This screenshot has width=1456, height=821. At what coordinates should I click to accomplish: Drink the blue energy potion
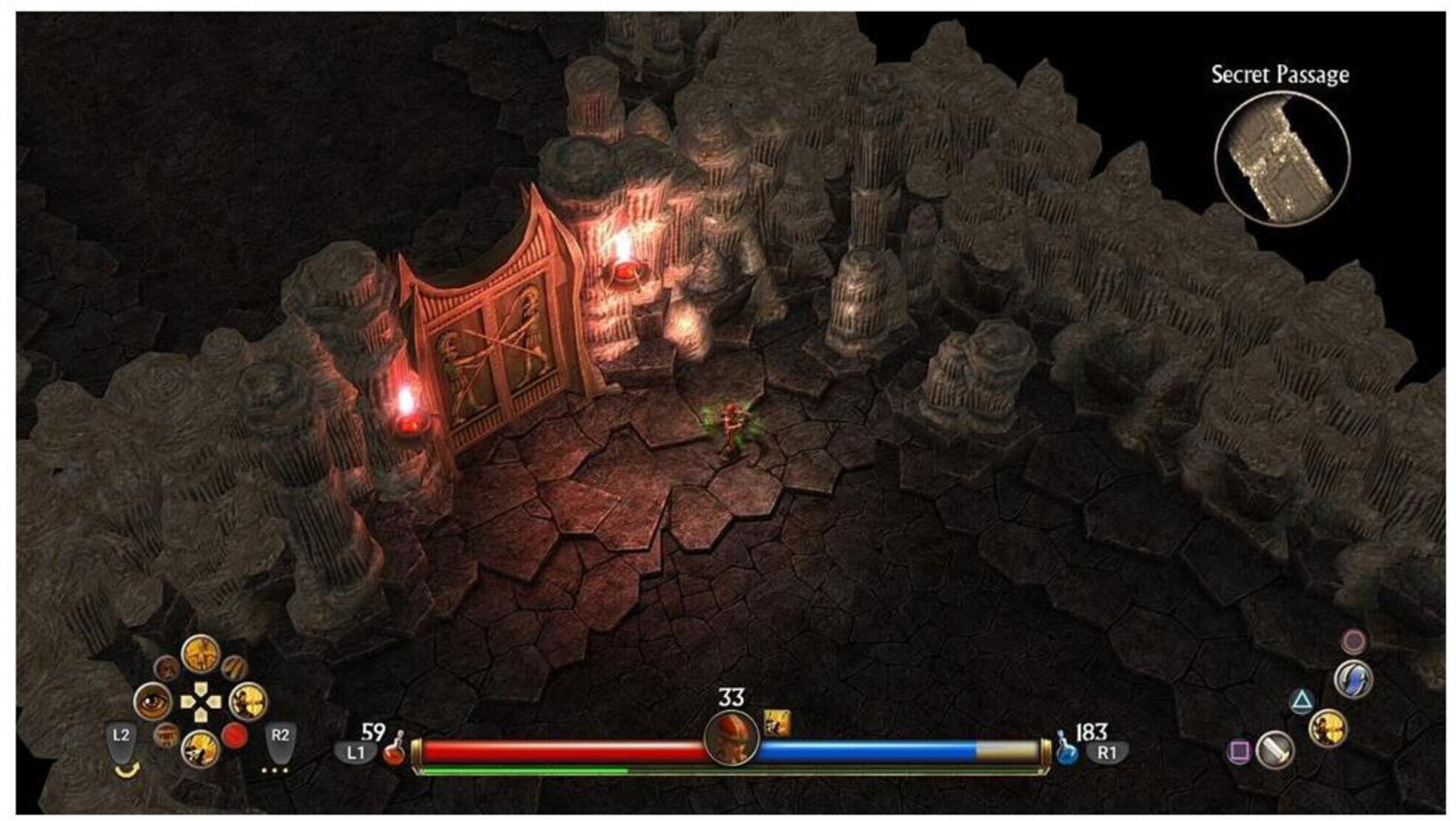tap(1067, 750)
